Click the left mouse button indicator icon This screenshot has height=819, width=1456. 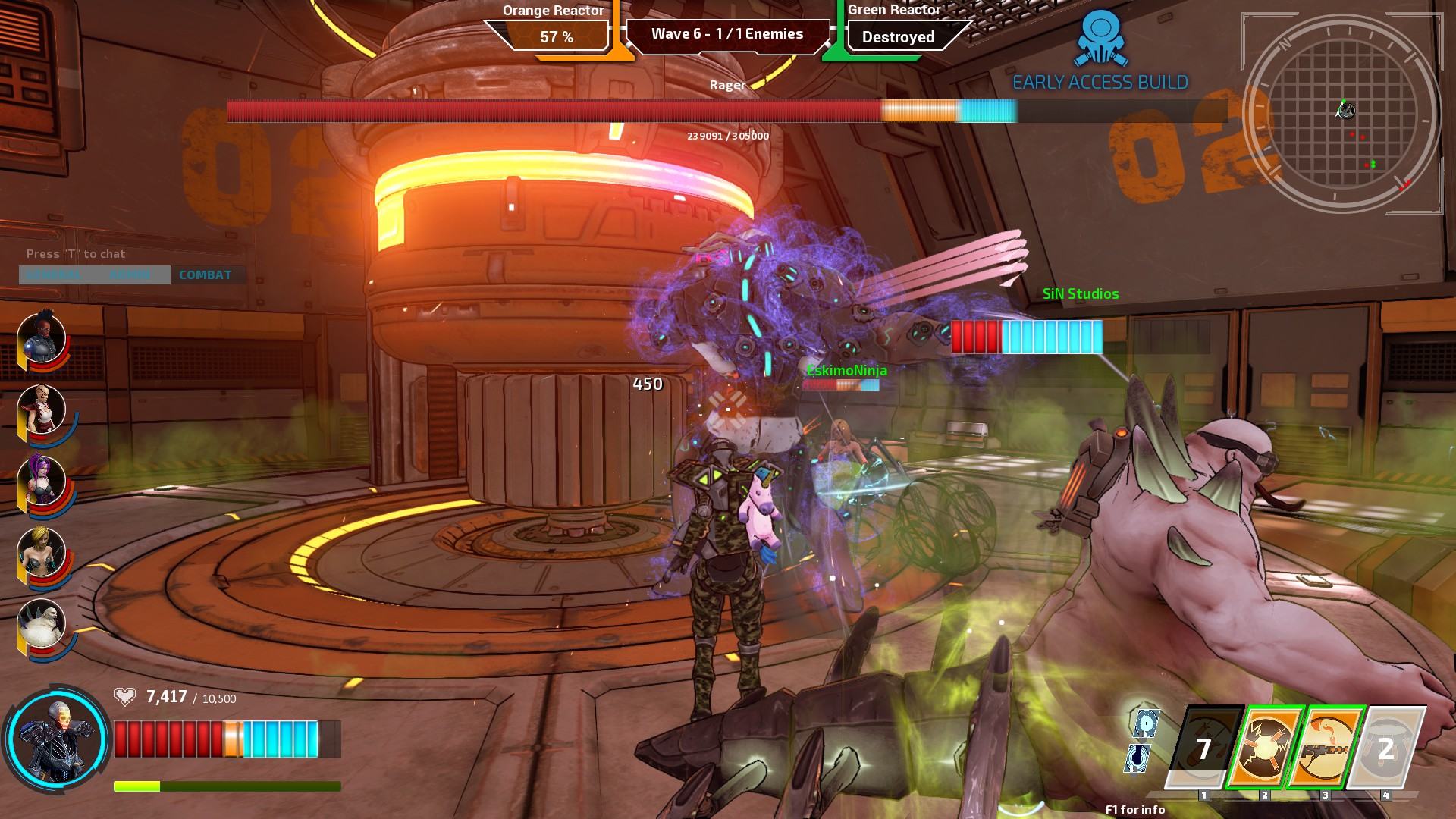click(x=1145, y=723)
